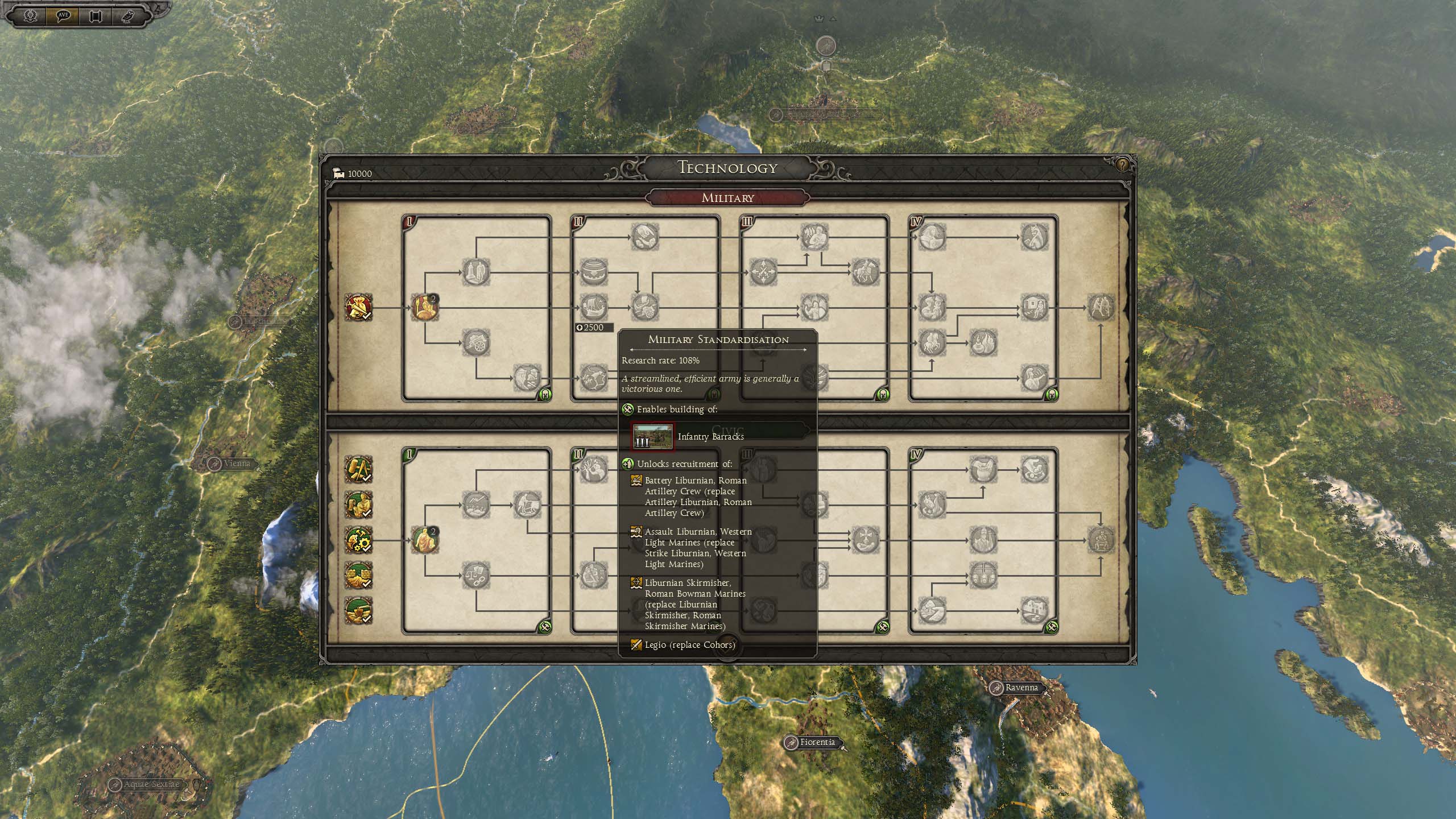This screenshot has width=1456, height=819.
Task: Select the Military technology header
Action: pyautogui.click(x=727, y=198)
